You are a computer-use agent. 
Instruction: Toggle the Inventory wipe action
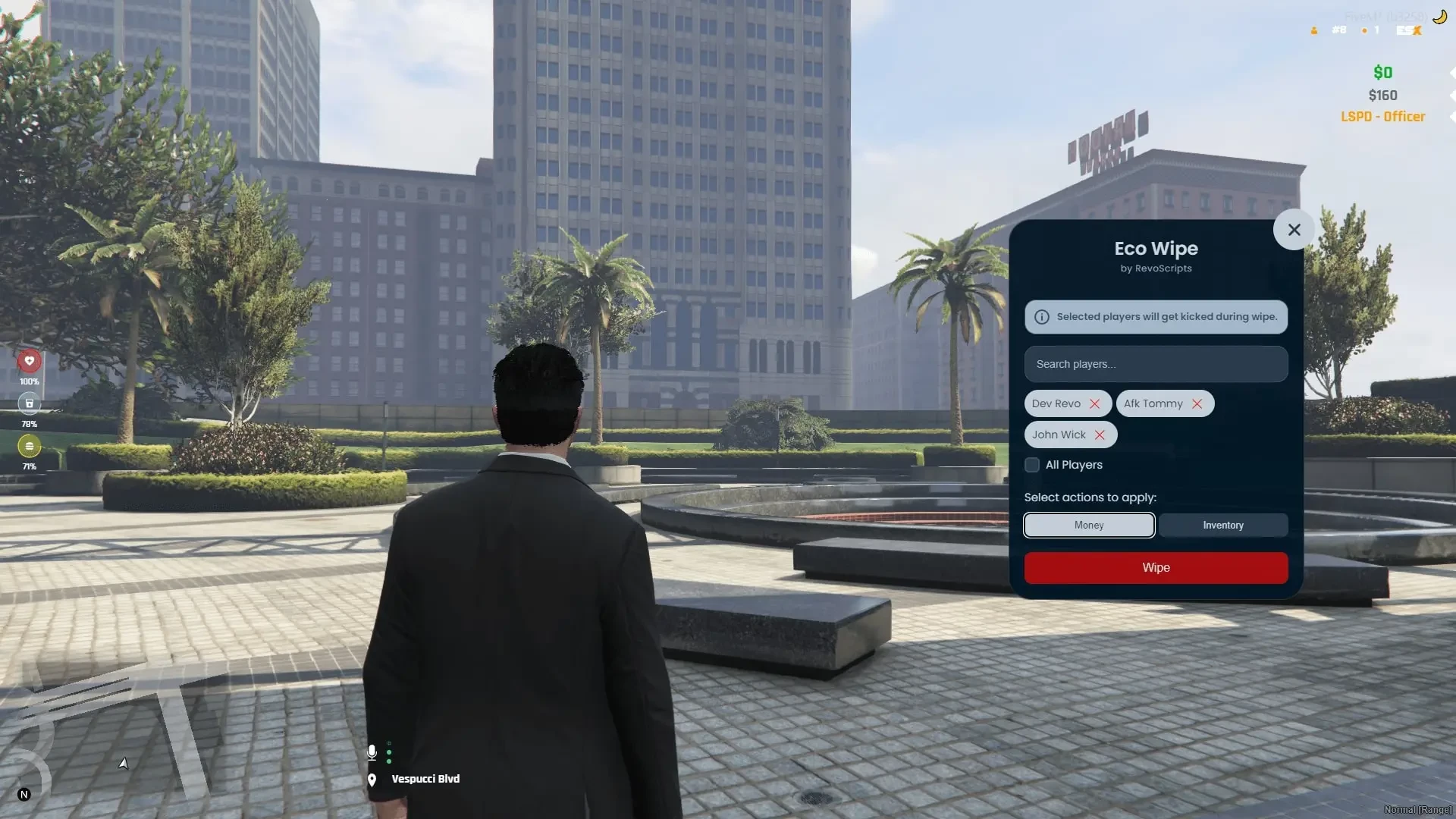point(1222,526)
